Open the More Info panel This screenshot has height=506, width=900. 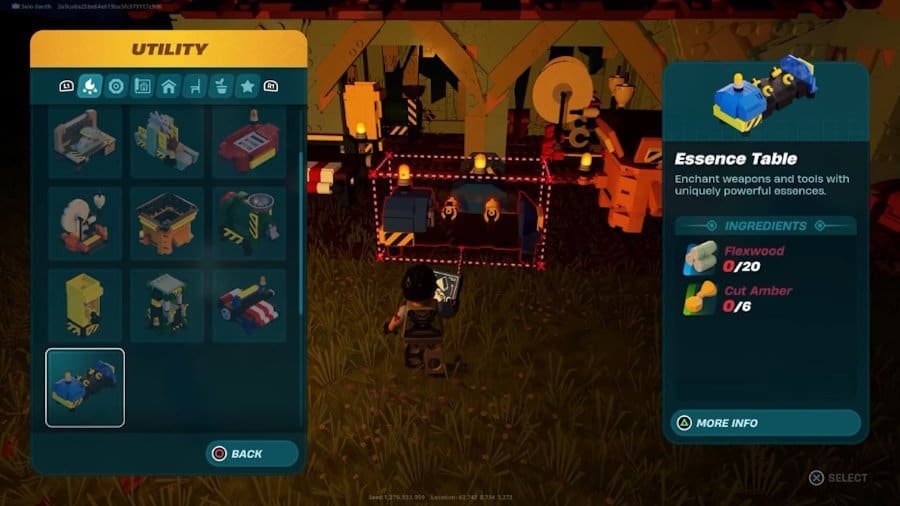[765, 423]
